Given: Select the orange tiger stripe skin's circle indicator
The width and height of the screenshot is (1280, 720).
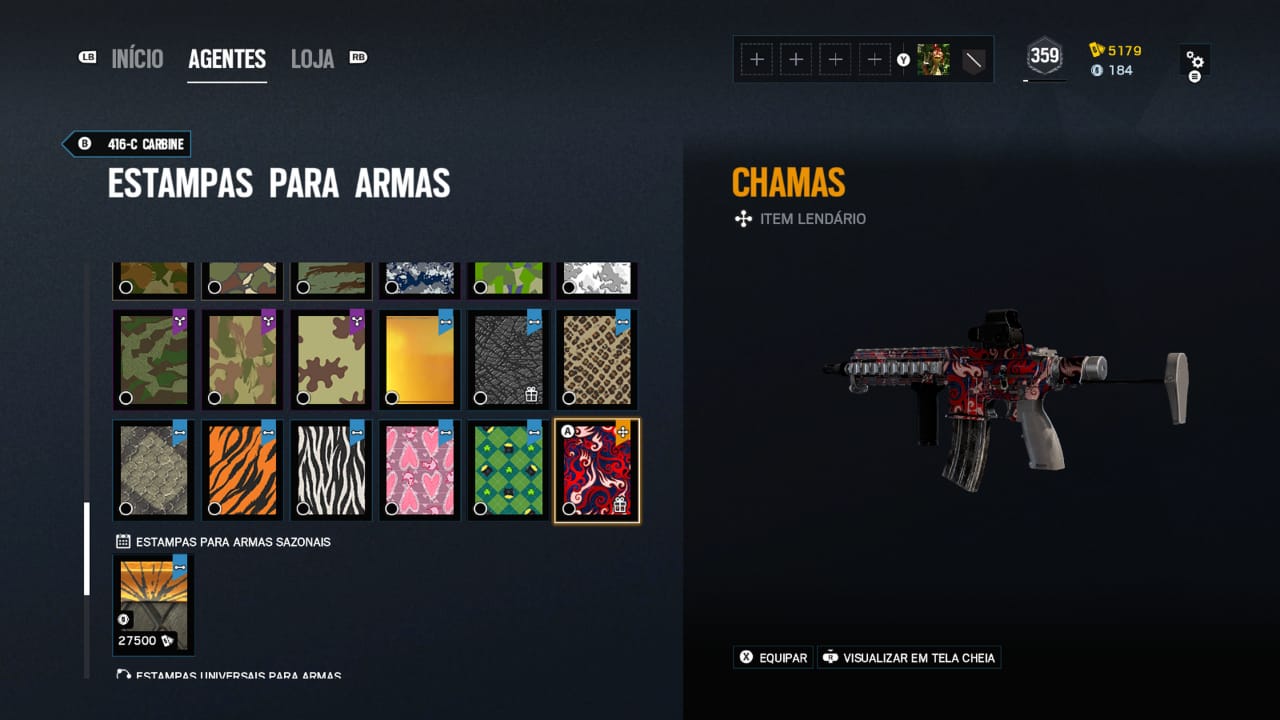Looking at the screenshot, I should 215,508.
